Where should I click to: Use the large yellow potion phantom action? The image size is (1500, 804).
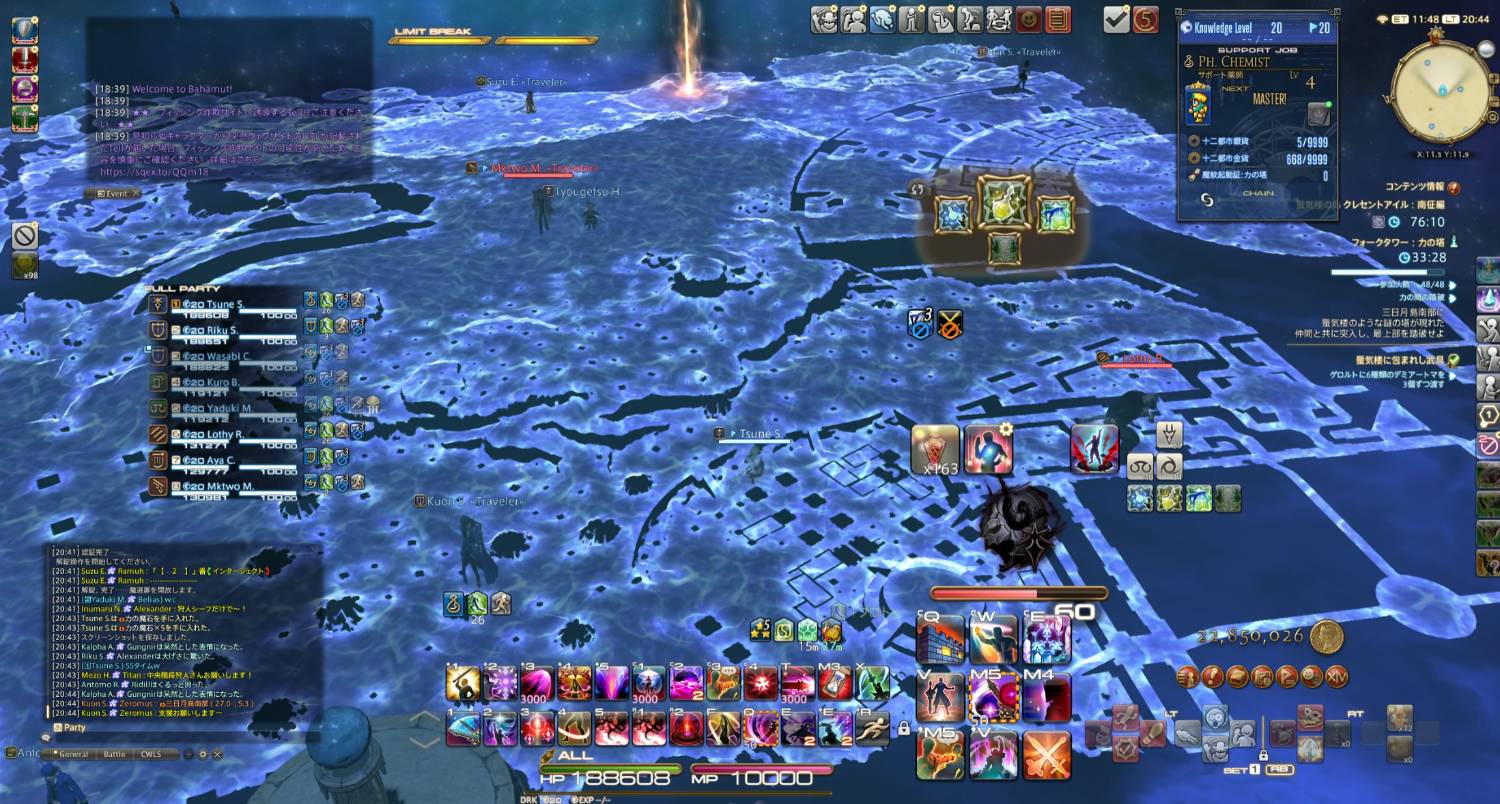tap(1004, 201)
